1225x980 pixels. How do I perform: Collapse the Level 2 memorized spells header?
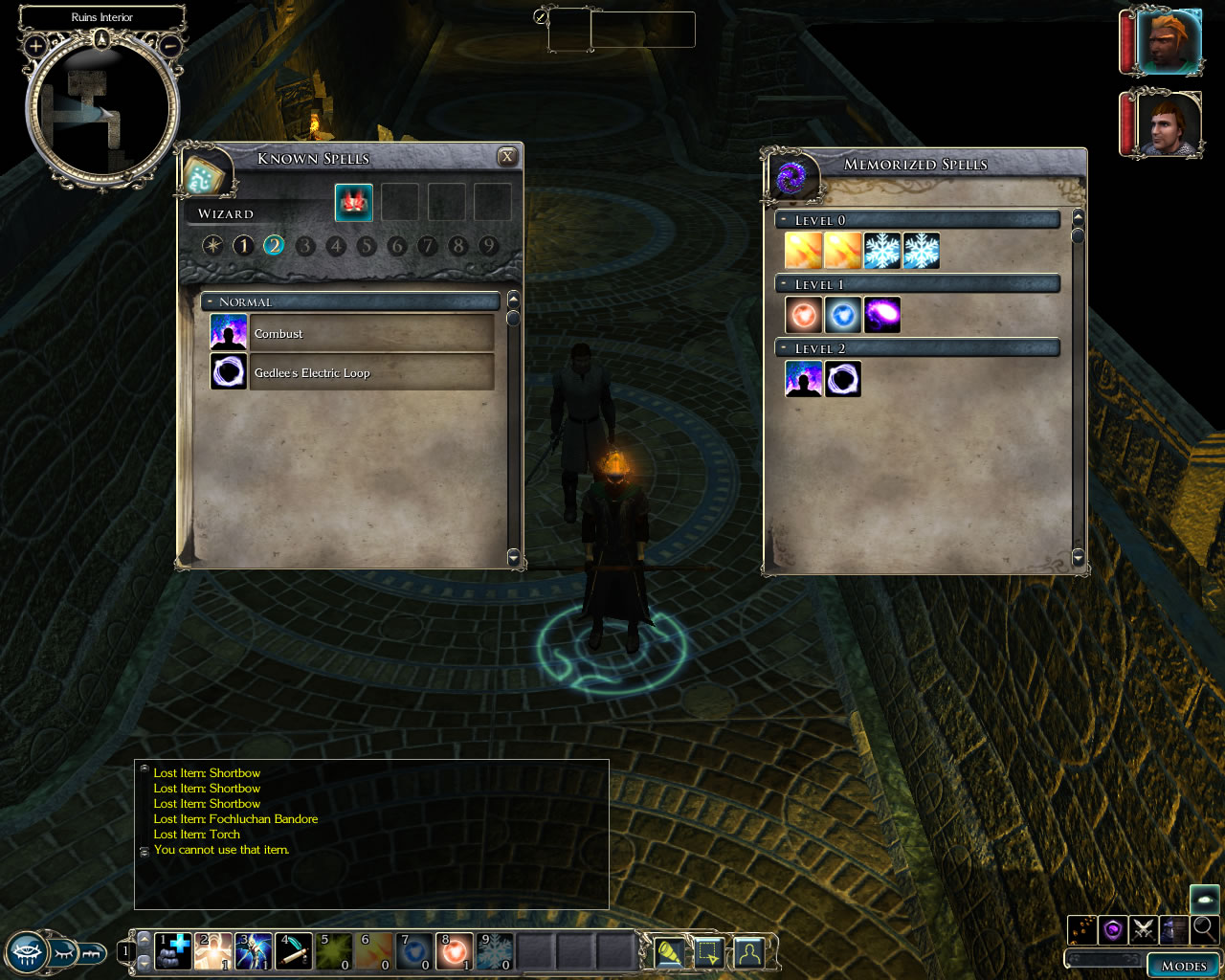click(x=784, y=348)
